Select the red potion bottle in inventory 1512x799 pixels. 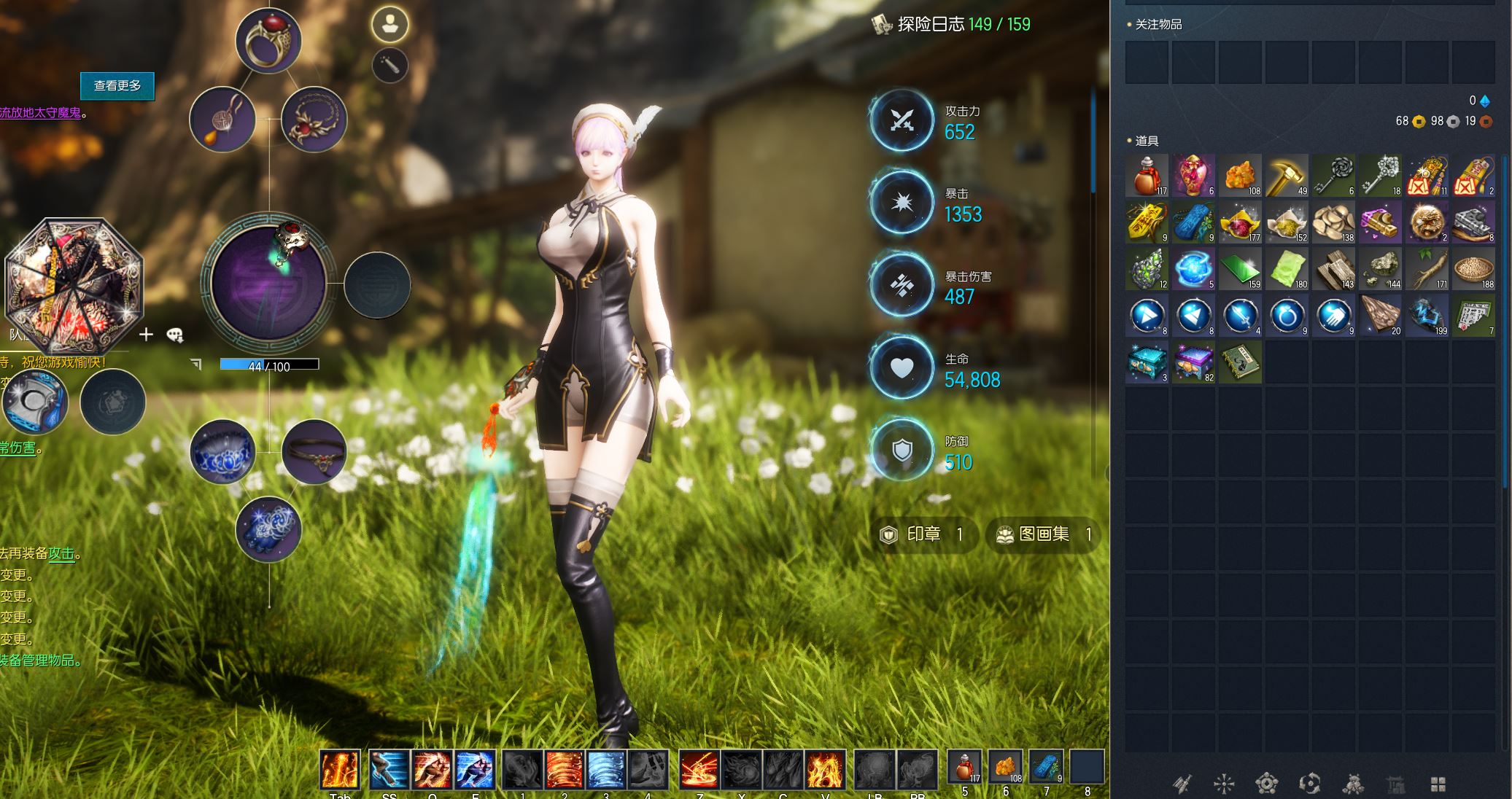pos(1147,176)
